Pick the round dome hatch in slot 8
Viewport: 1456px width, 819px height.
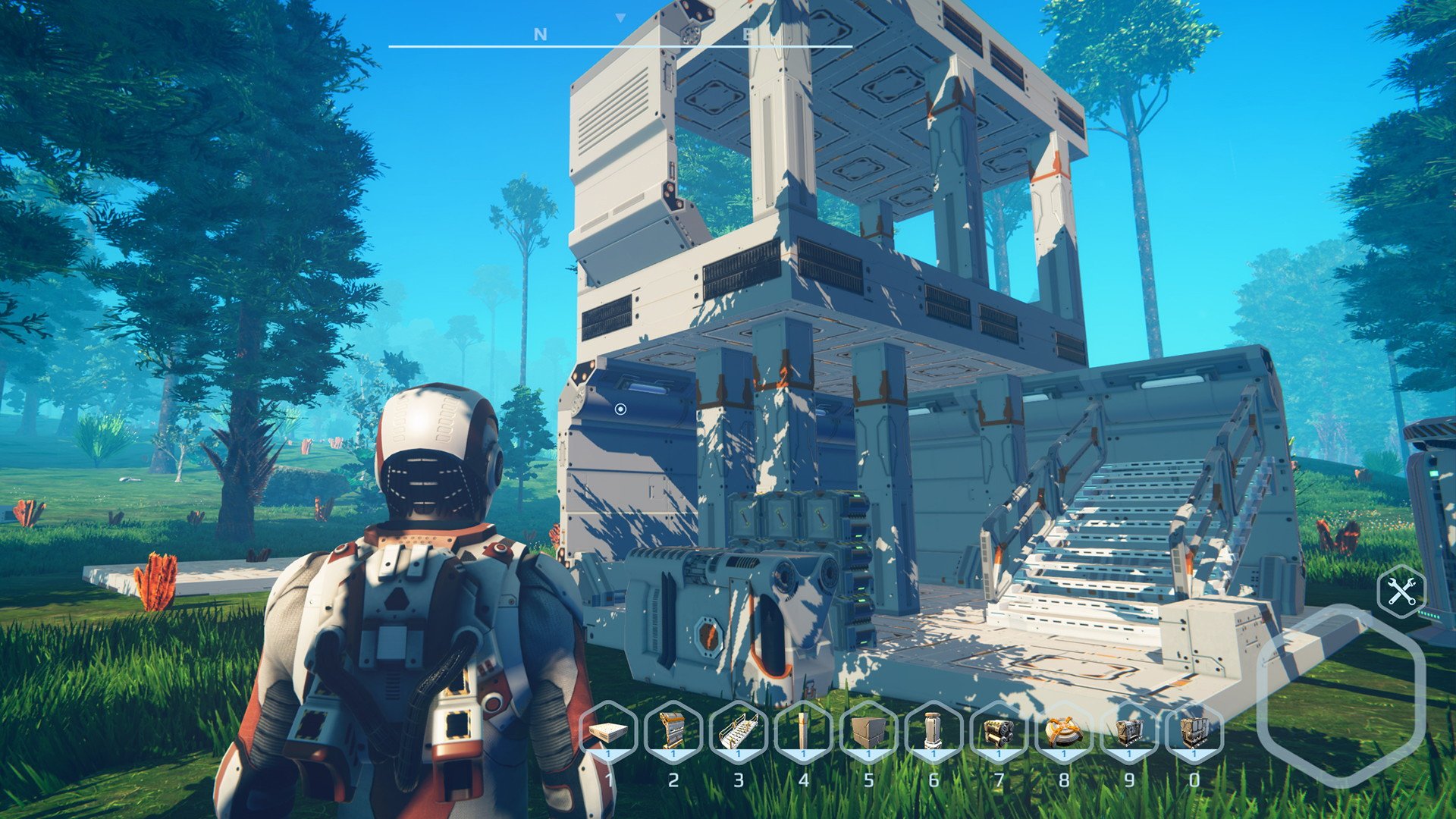(x=1063, y=732)
